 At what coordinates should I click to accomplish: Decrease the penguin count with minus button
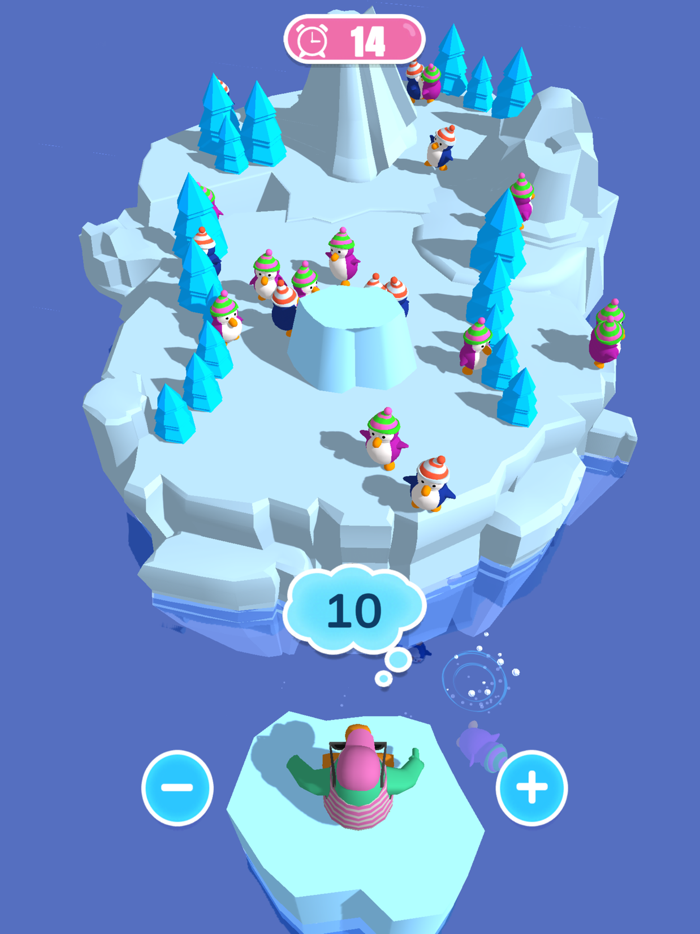pyautogui.click(x=177, y=787)
